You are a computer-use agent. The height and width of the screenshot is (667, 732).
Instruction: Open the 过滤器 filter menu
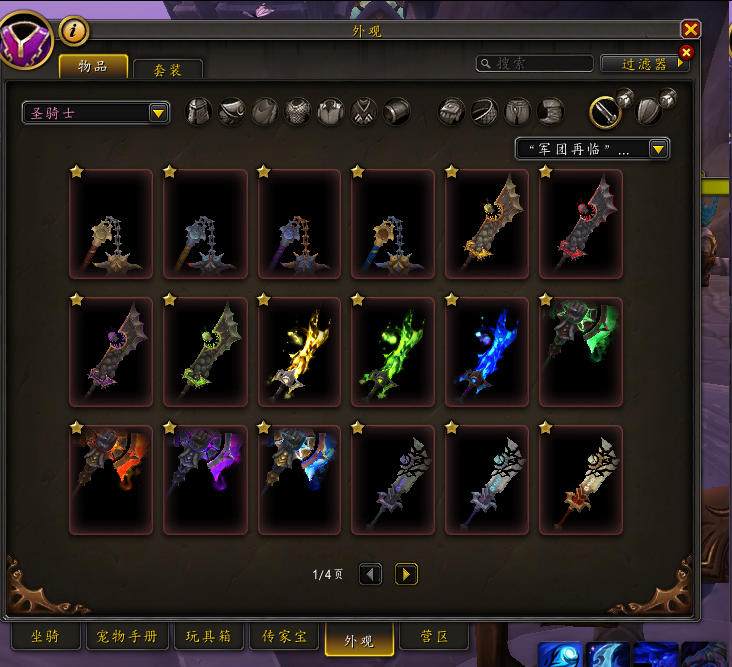[644, 63]
